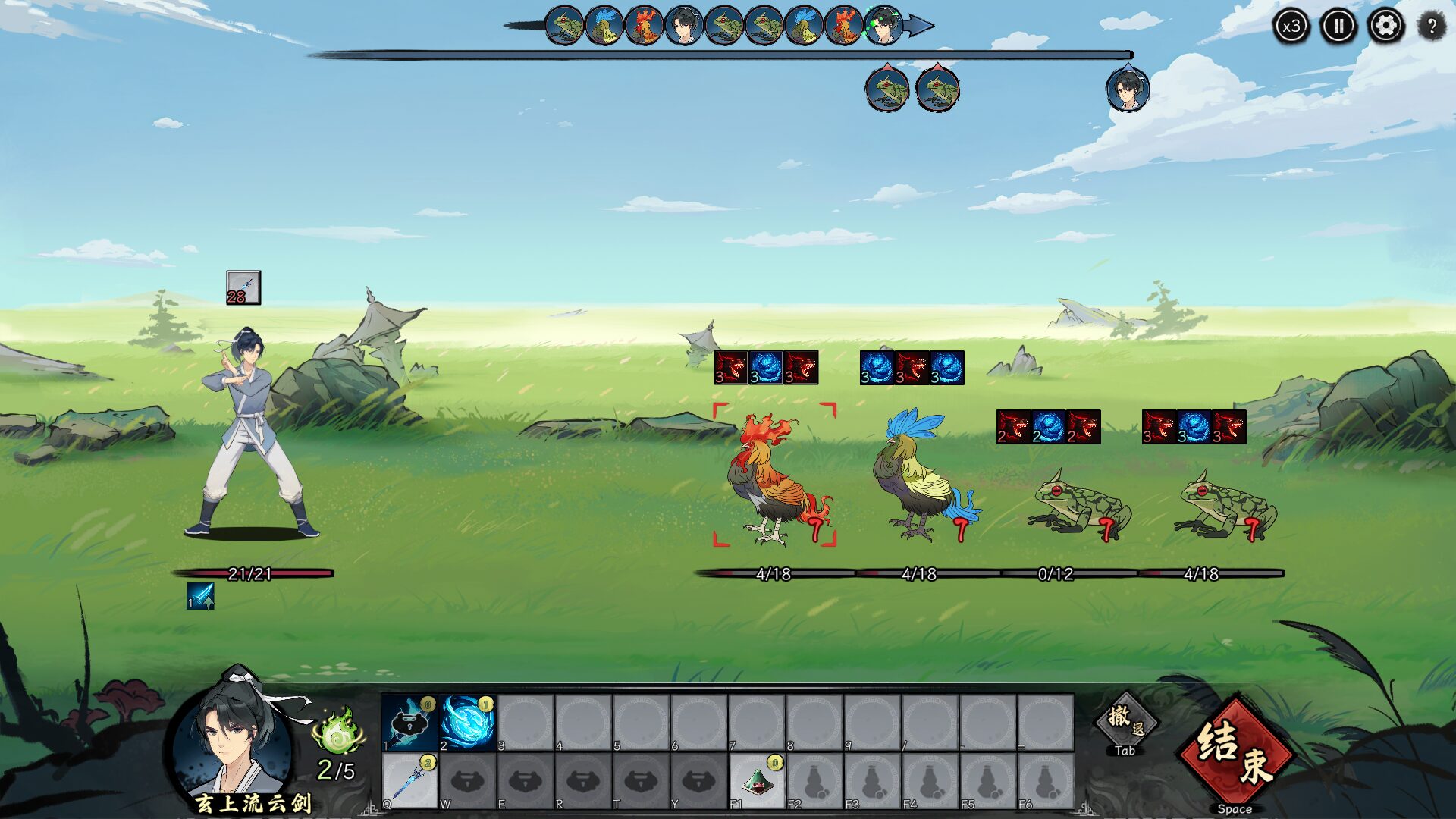Activate the blue vortex skill in slot 2

coord(467,723)
